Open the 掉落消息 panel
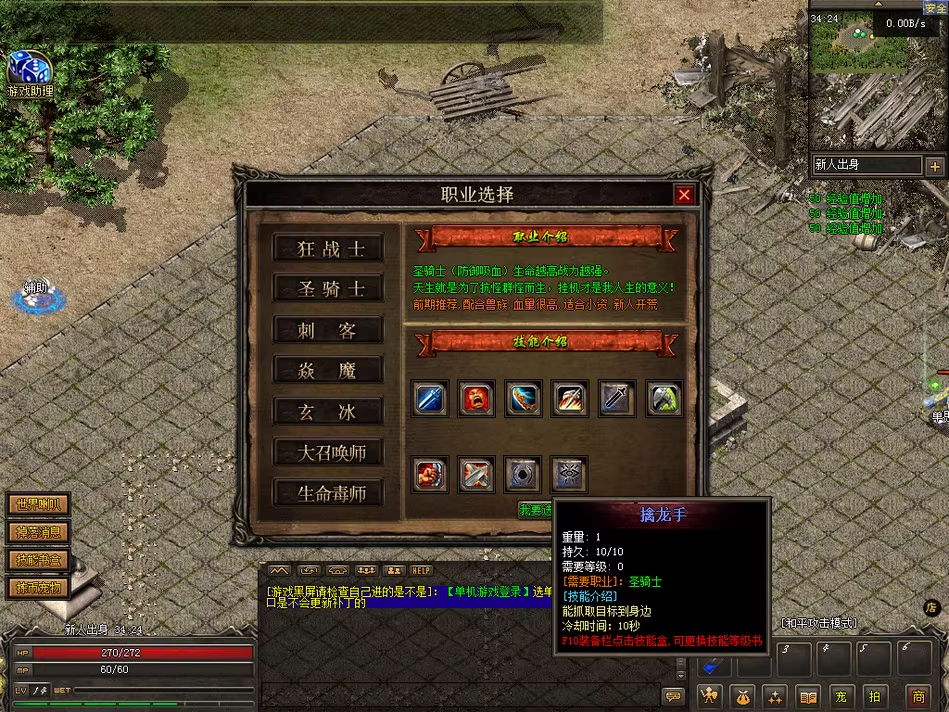This screenshot has height=712, width=949. click(x=37, y=532)
